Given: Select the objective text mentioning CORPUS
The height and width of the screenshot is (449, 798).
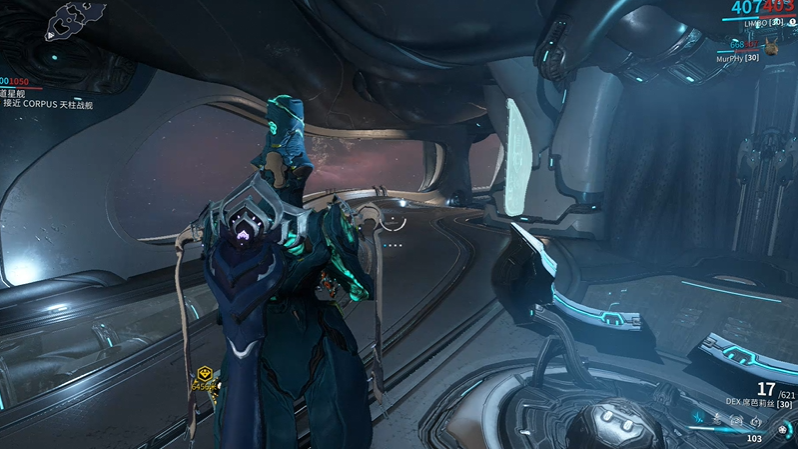Looking at the screenshot, I should click(x=48, y=104).
